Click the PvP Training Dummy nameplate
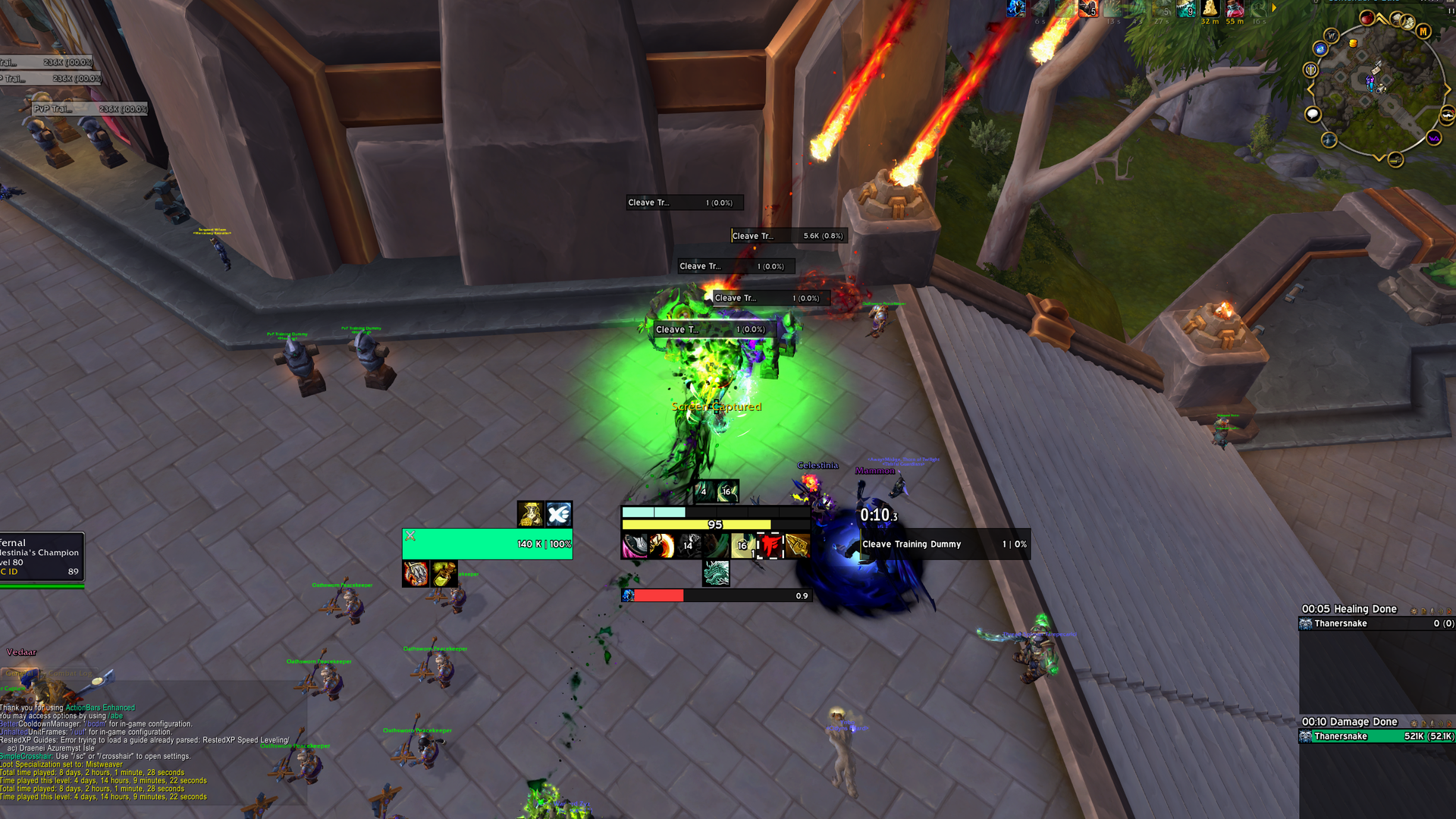The height and width of the screenshot is (819, 1456). [89, 109]
